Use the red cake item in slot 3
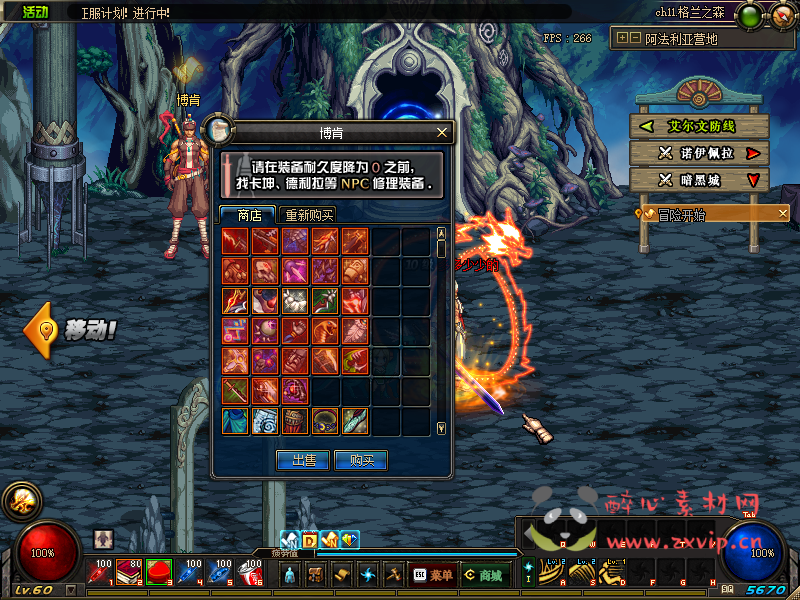Screen dimensions: 800x600 158,573
